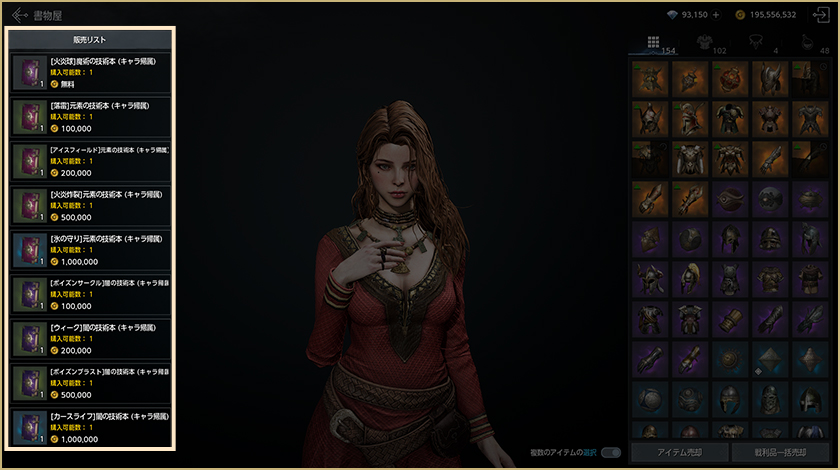Click the アイテム売却 sell button
The image size is (840, 470).
(x=680, y=452)
